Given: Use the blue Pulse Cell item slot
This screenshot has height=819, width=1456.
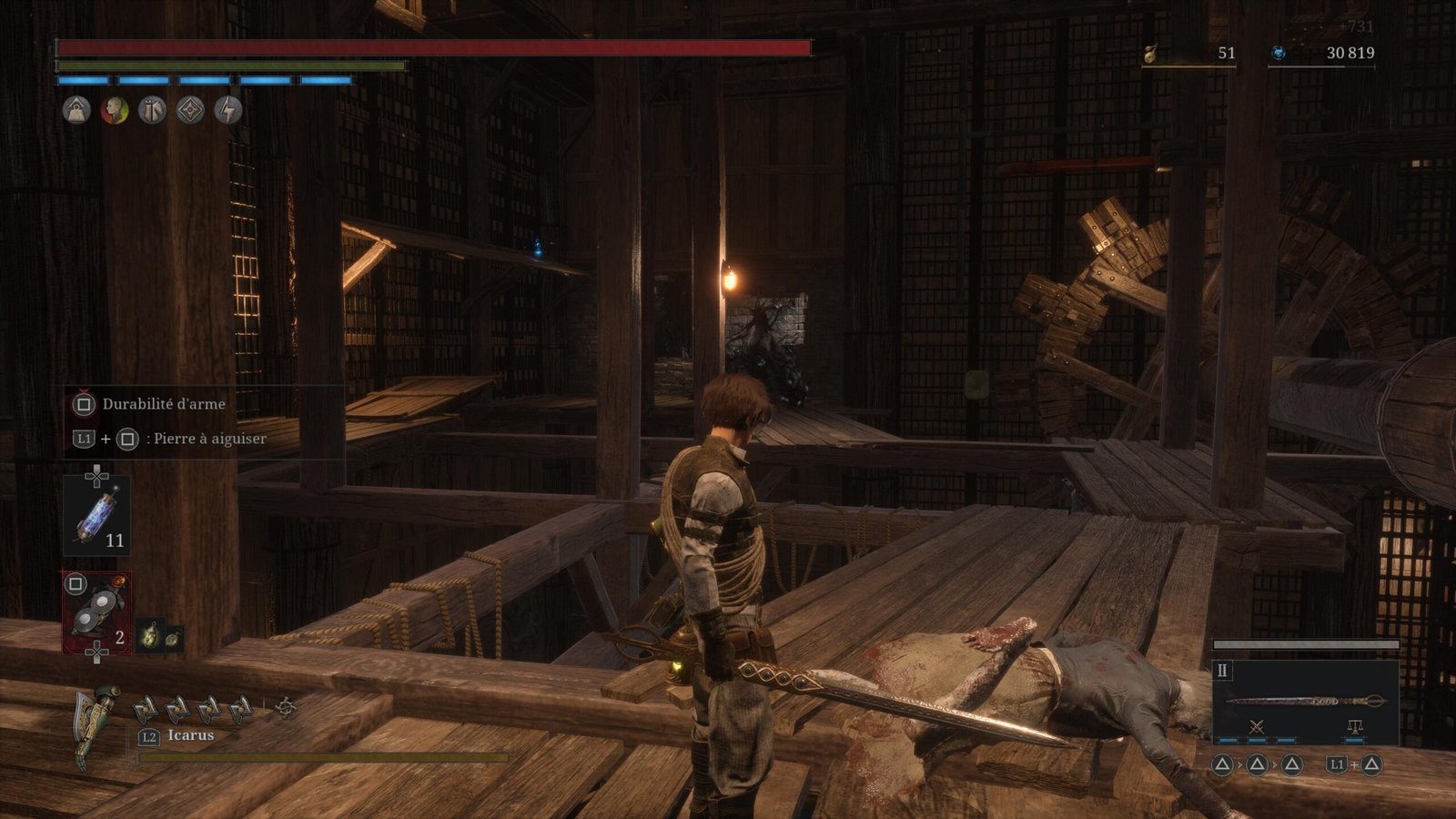Looking at the screenshot, I should pos(96,515).
